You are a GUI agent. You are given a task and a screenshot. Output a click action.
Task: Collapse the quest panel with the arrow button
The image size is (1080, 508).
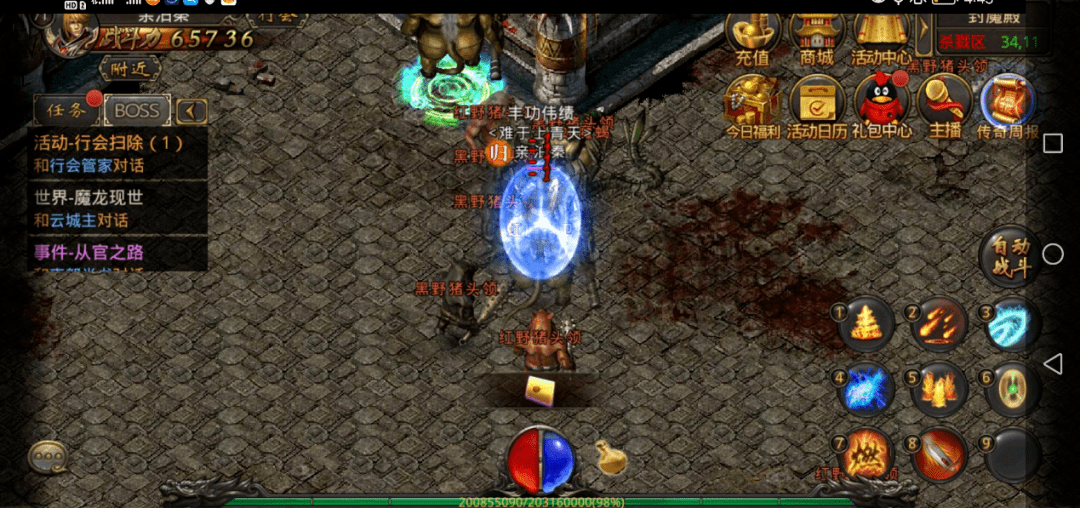click(x=191, y=110)
